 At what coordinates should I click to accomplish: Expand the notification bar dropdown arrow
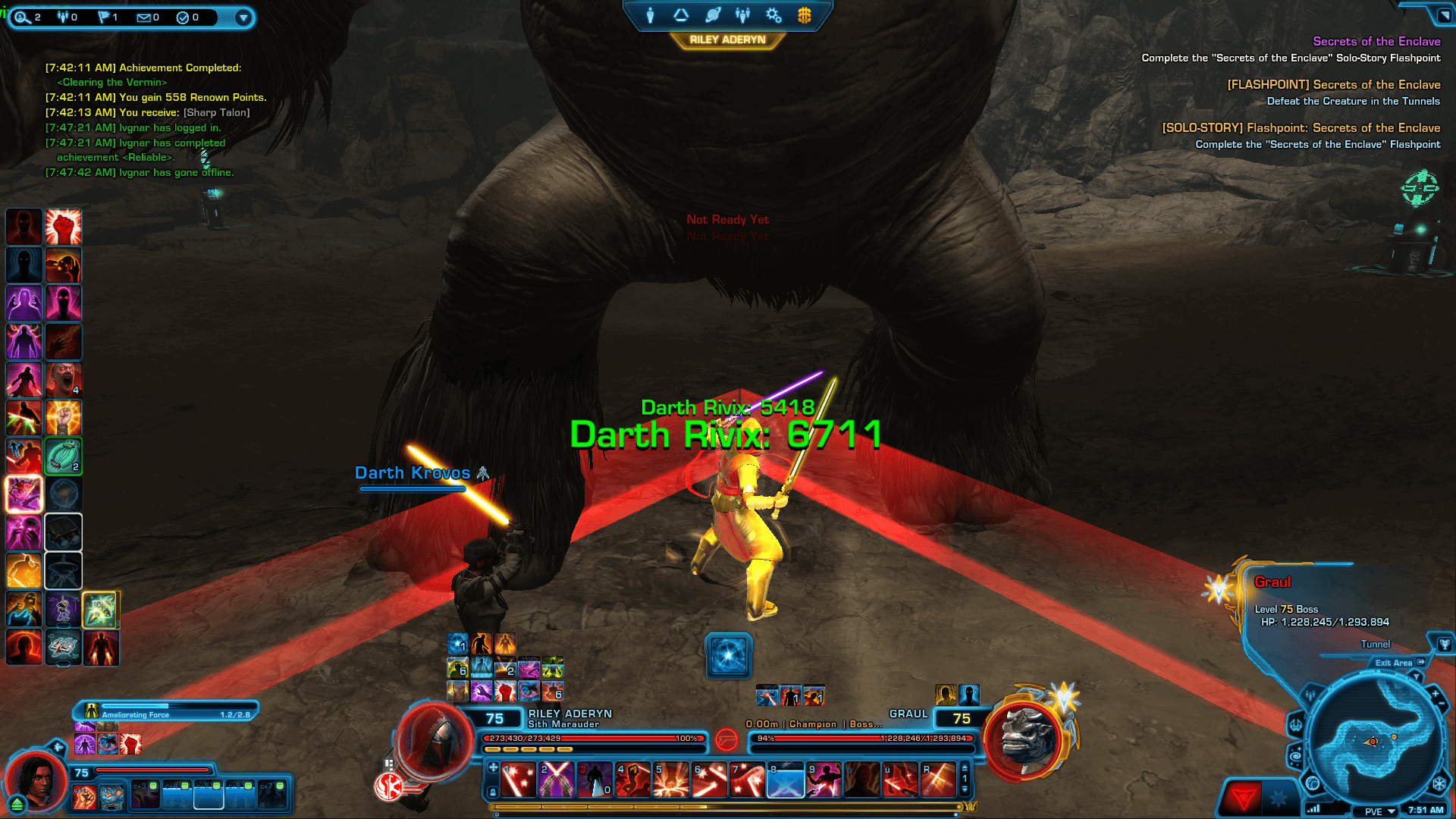[x=243, y=17]
